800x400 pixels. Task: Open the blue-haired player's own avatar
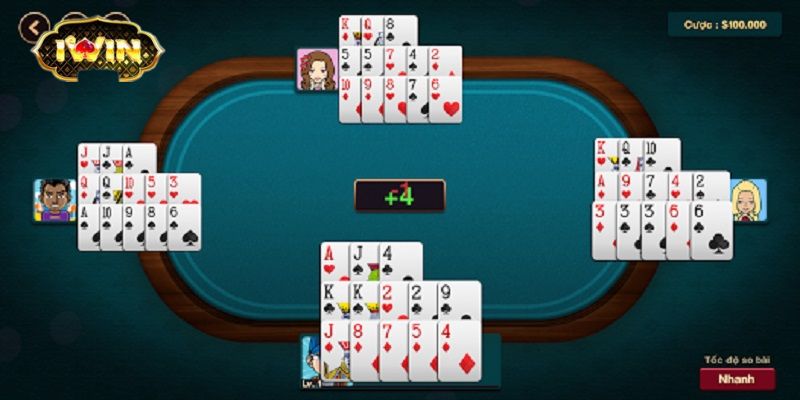click(313, 362)
